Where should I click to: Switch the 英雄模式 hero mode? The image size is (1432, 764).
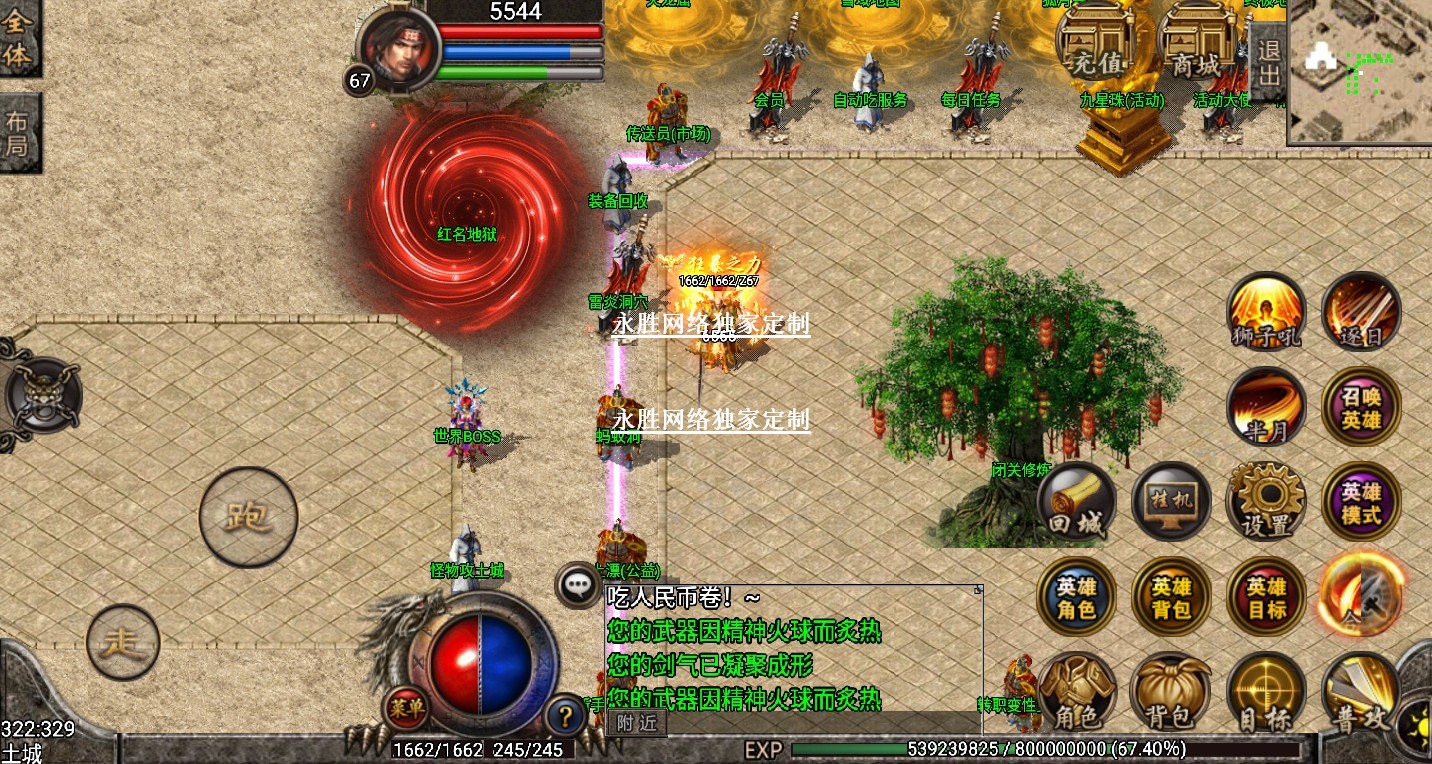(1360, 501)
